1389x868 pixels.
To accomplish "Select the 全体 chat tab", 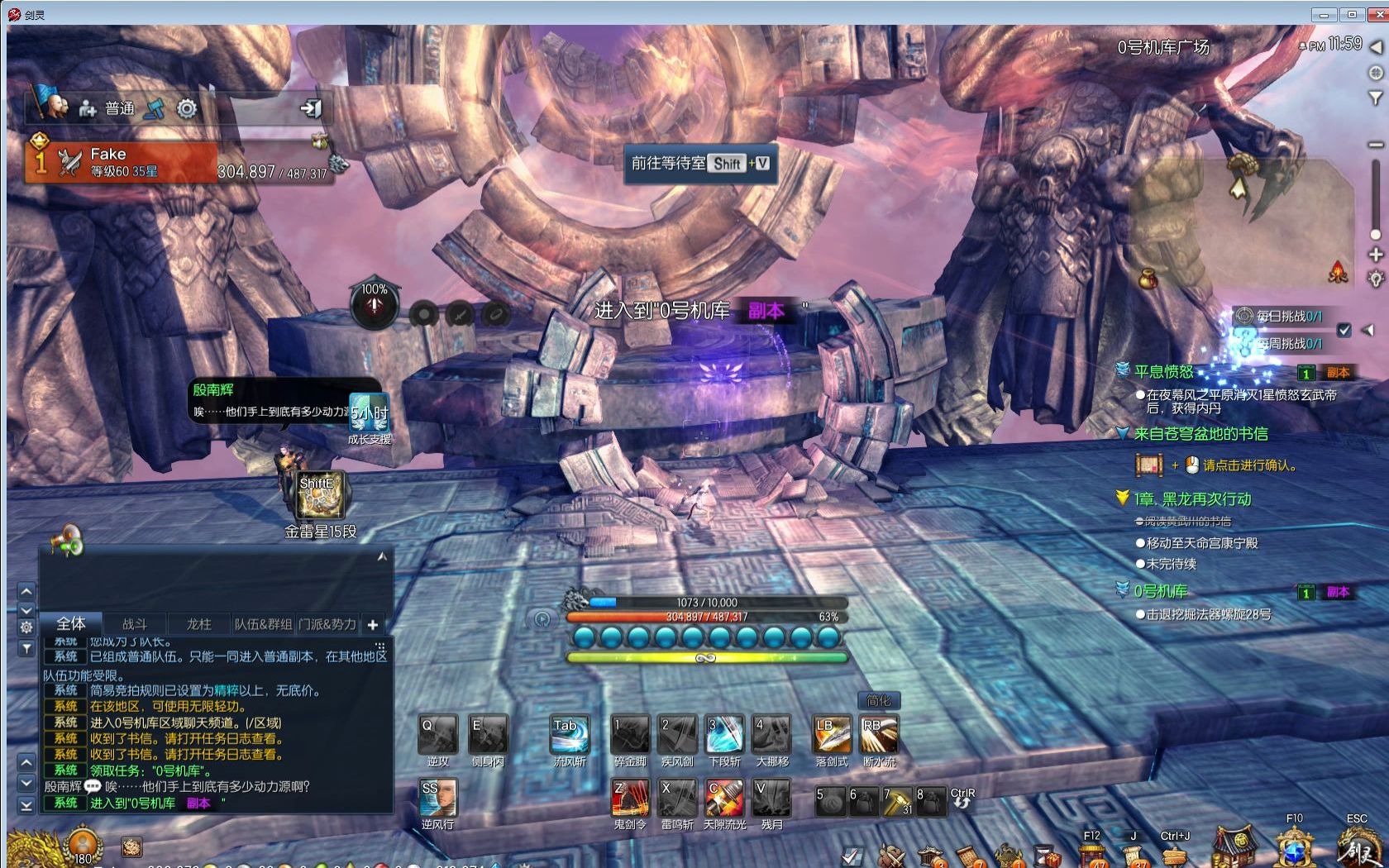I will (x=70, y=623).
